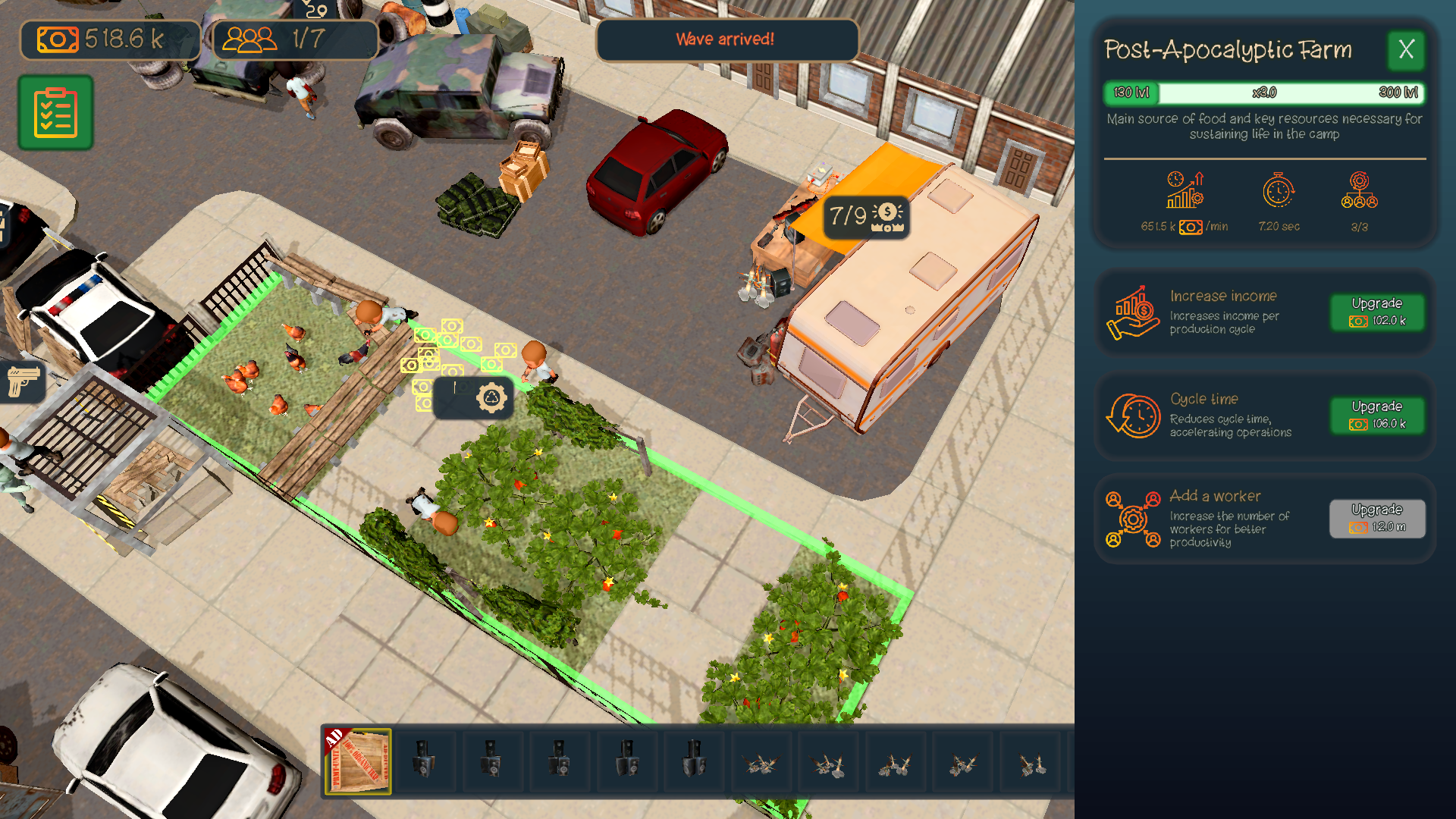Click the Cycle time clock icon
Image resolution: width=1456 pixels, height=819 pixels.
point(1131,415)
